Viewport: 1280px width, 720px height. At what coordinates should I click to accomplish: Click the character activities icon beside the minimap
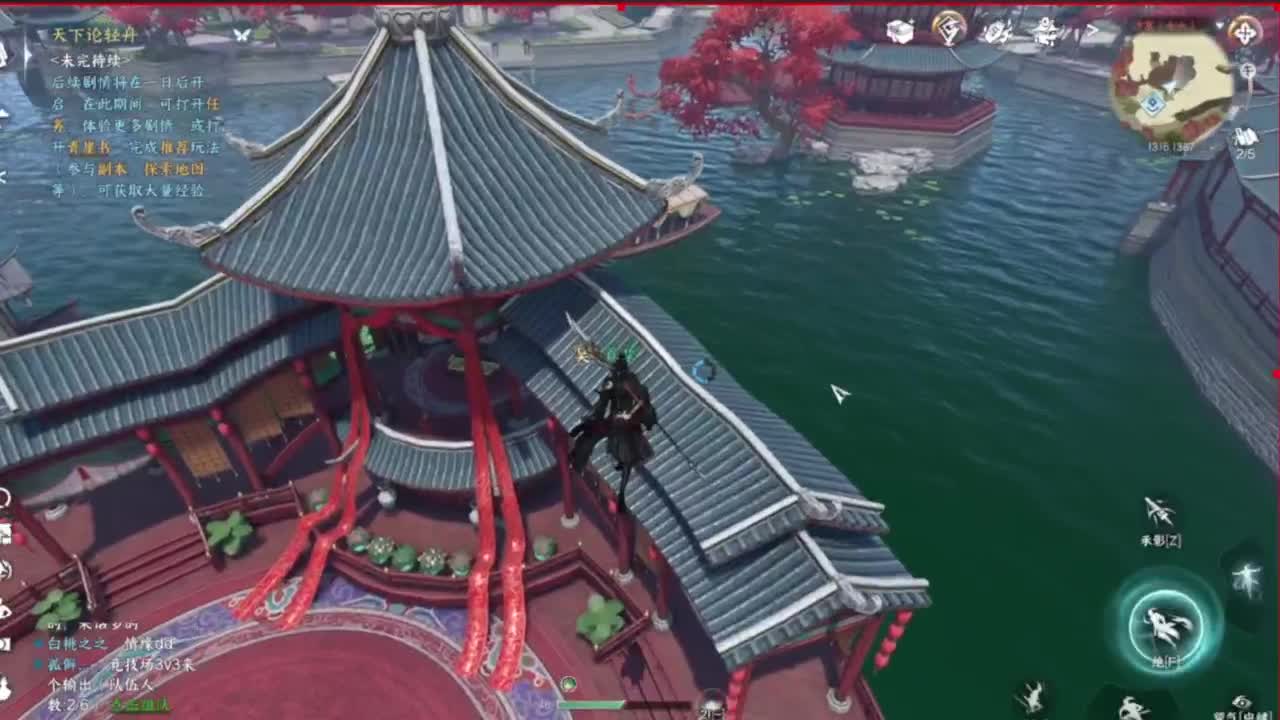pos(1047,30)
